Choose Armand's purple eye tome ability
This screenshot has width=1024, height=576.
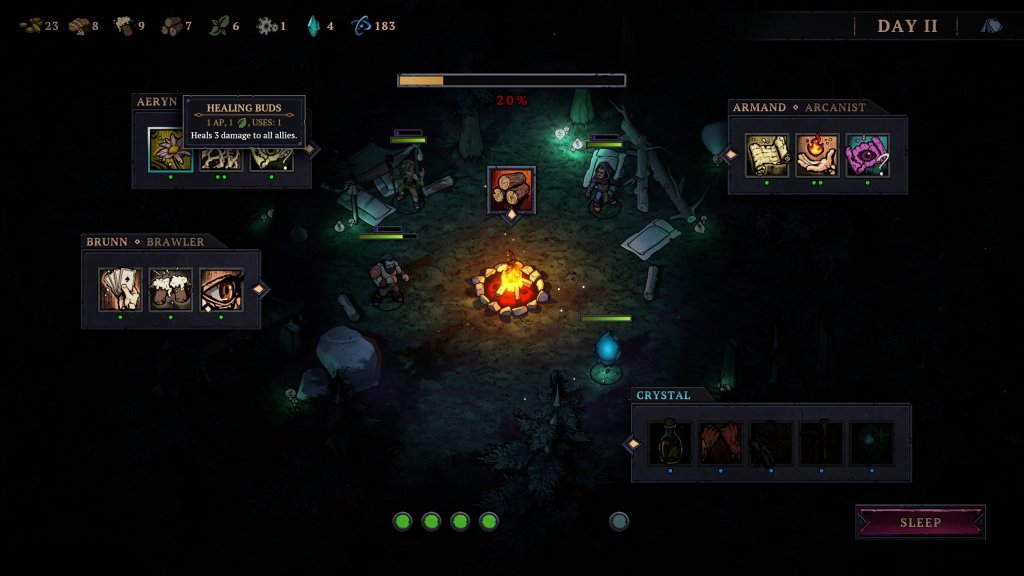point(867,155)
